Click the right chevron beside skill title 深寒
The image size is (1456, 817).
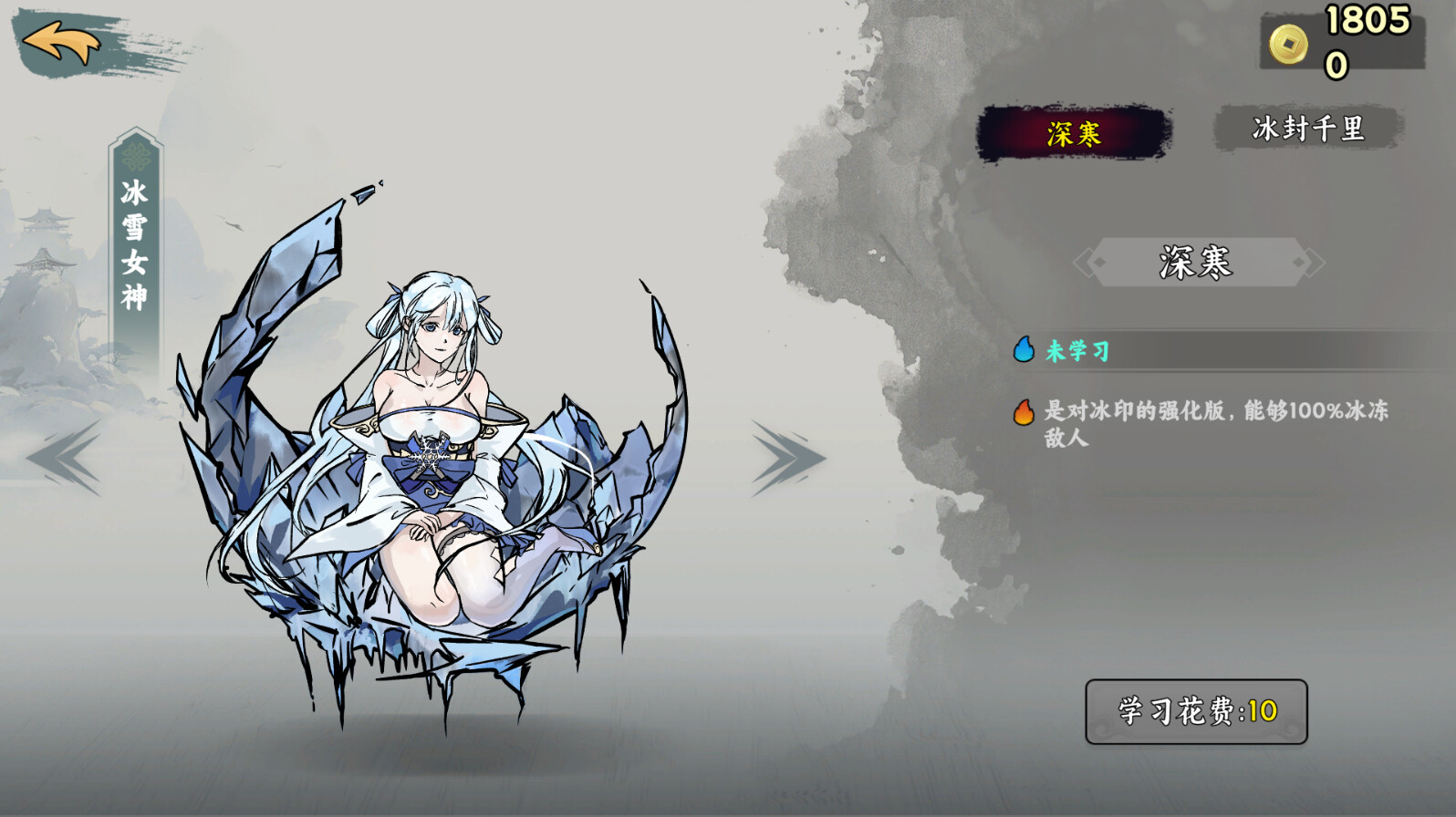pos(1314,263)
